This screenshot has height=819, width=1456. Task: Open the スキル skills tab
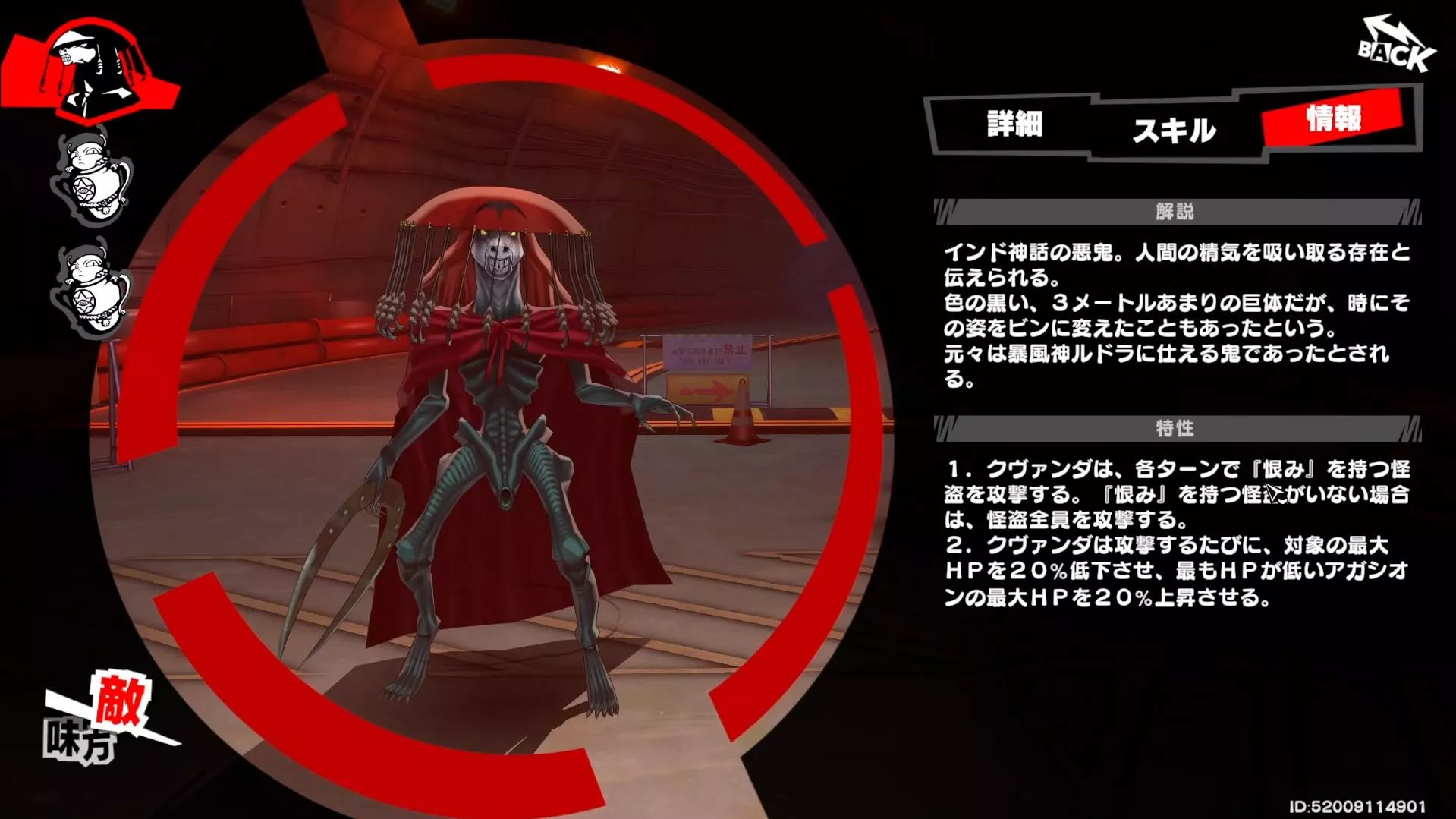(1175, 131)
